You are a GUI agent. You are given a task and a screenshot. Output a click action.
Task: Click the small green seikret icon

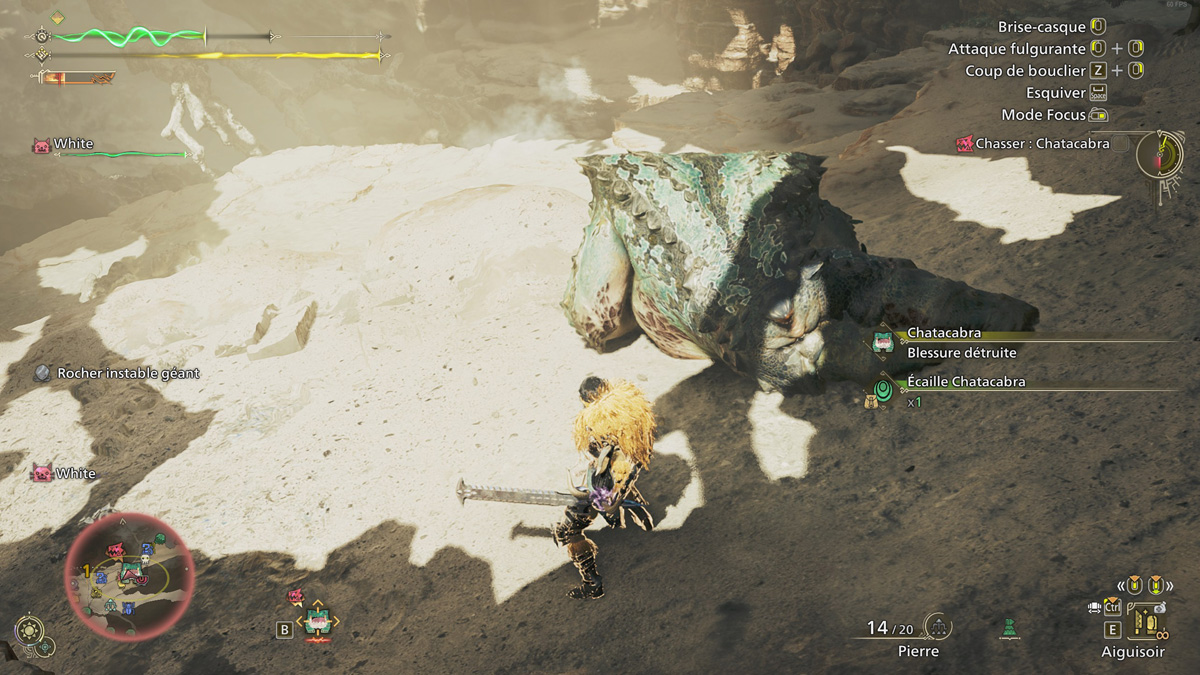pos(1009,628)
